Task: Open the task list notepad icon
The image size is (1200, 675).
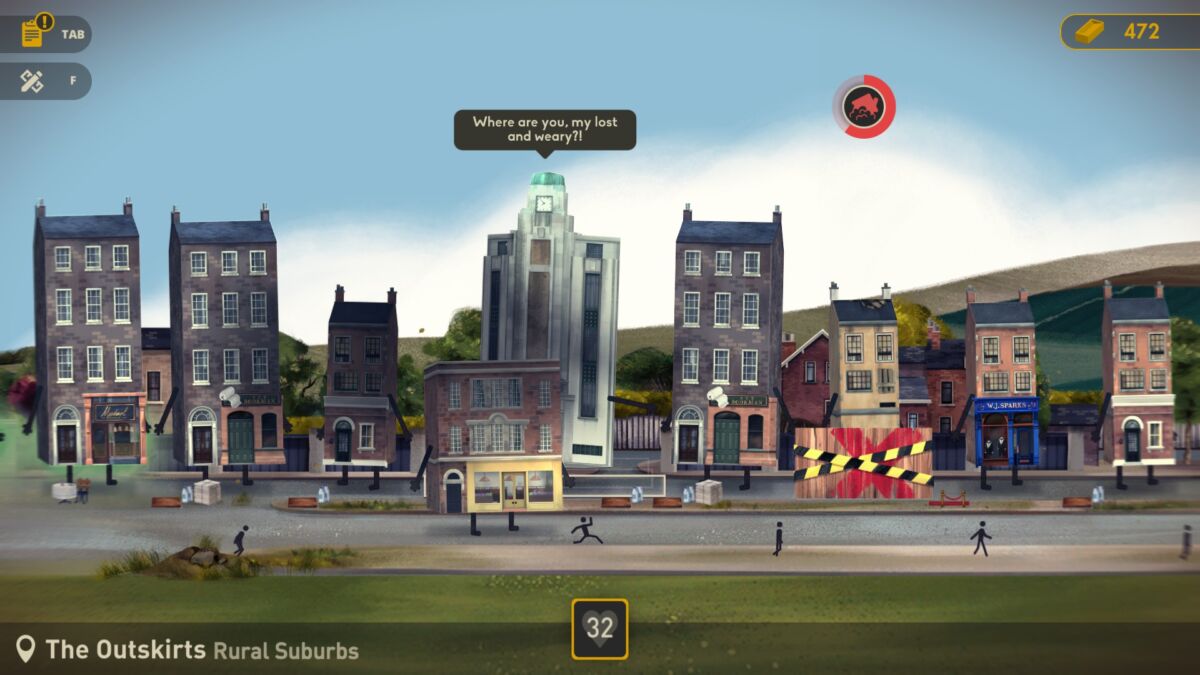Action: (33, 34)
